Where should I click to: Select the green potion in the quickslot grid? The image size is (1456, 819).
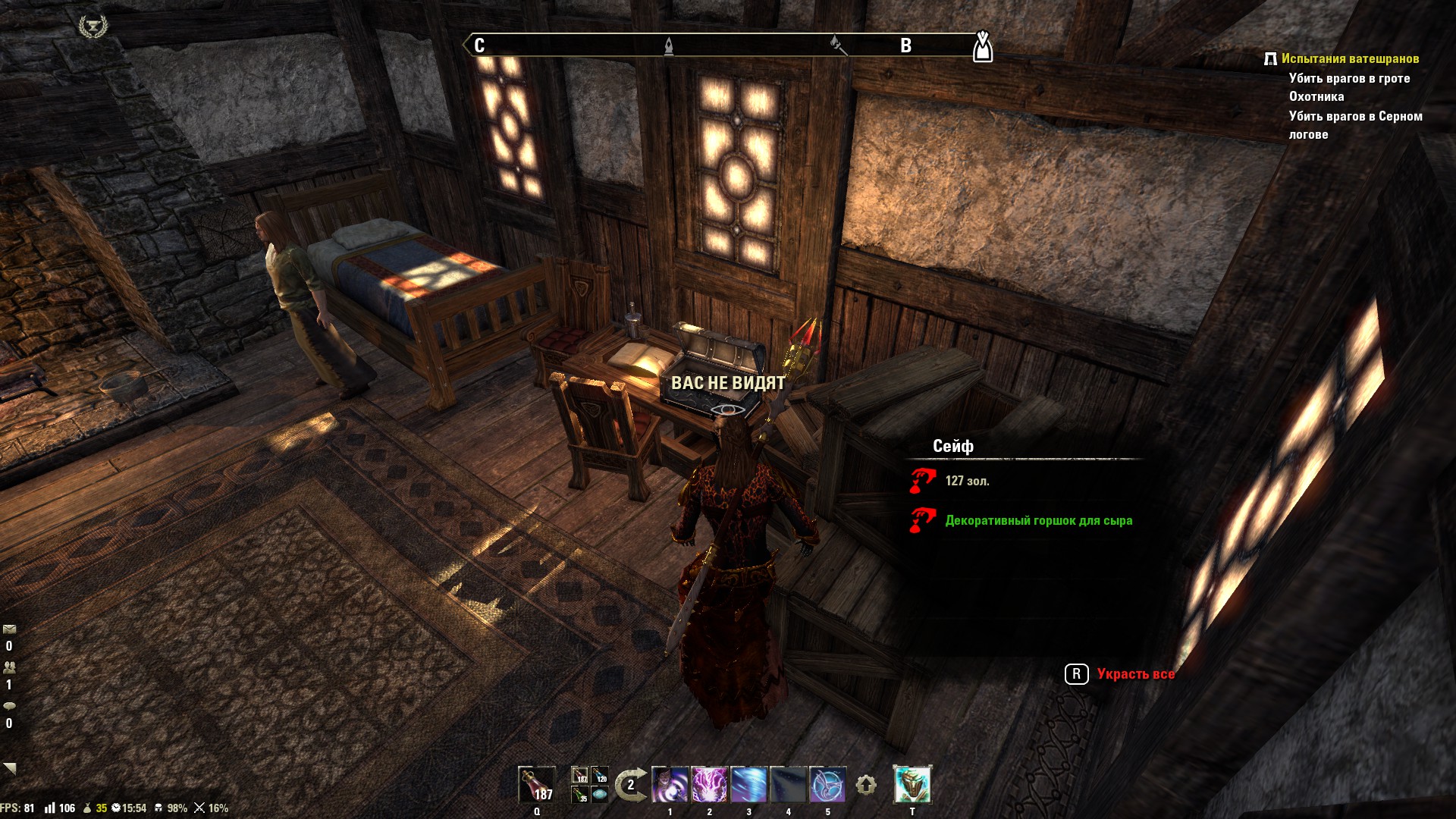coord(580,795)
